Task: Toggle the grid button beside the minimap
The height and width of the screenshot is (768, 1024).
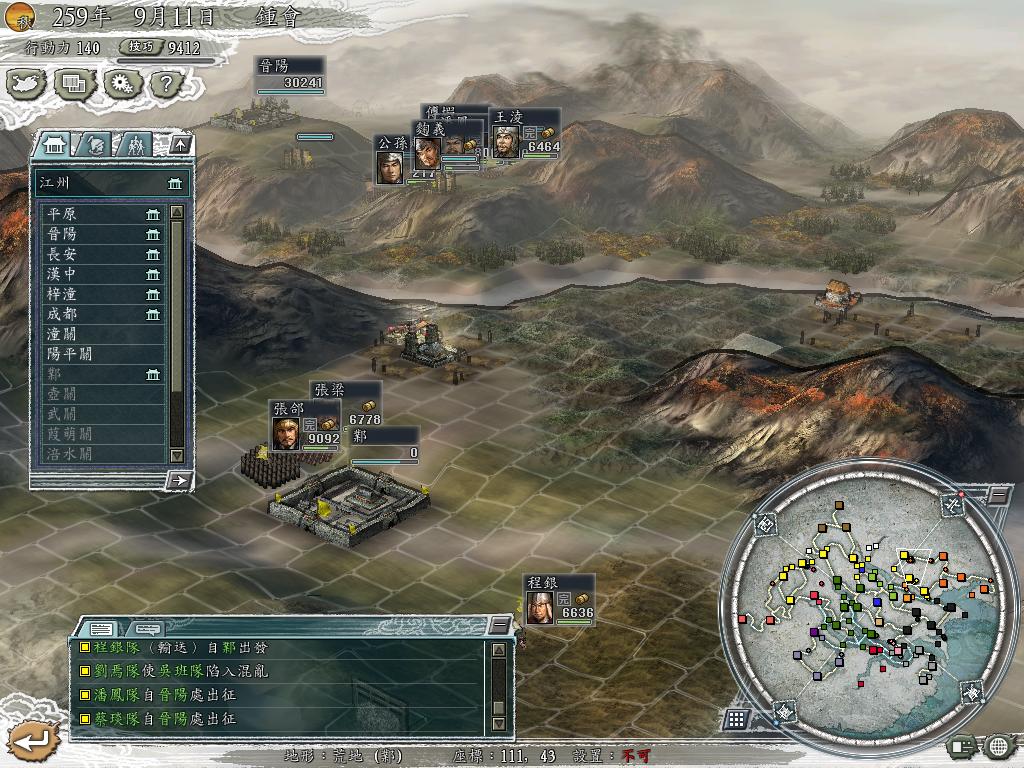Action: (736, 718)
